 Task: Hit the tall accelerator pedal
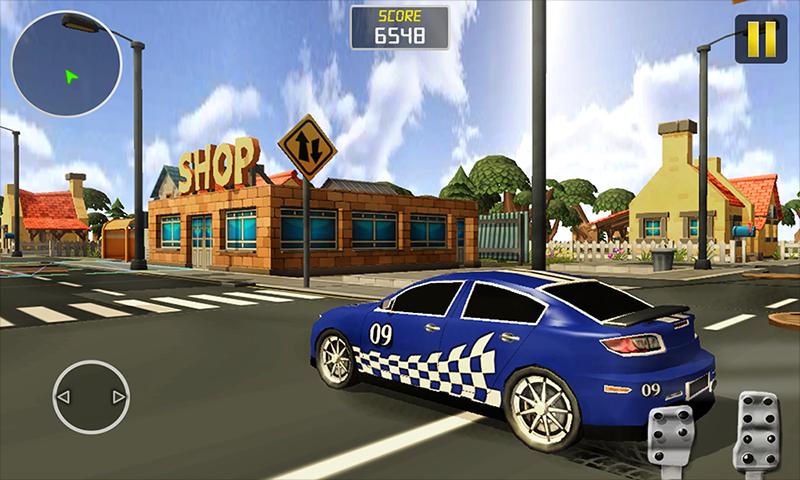755,430
